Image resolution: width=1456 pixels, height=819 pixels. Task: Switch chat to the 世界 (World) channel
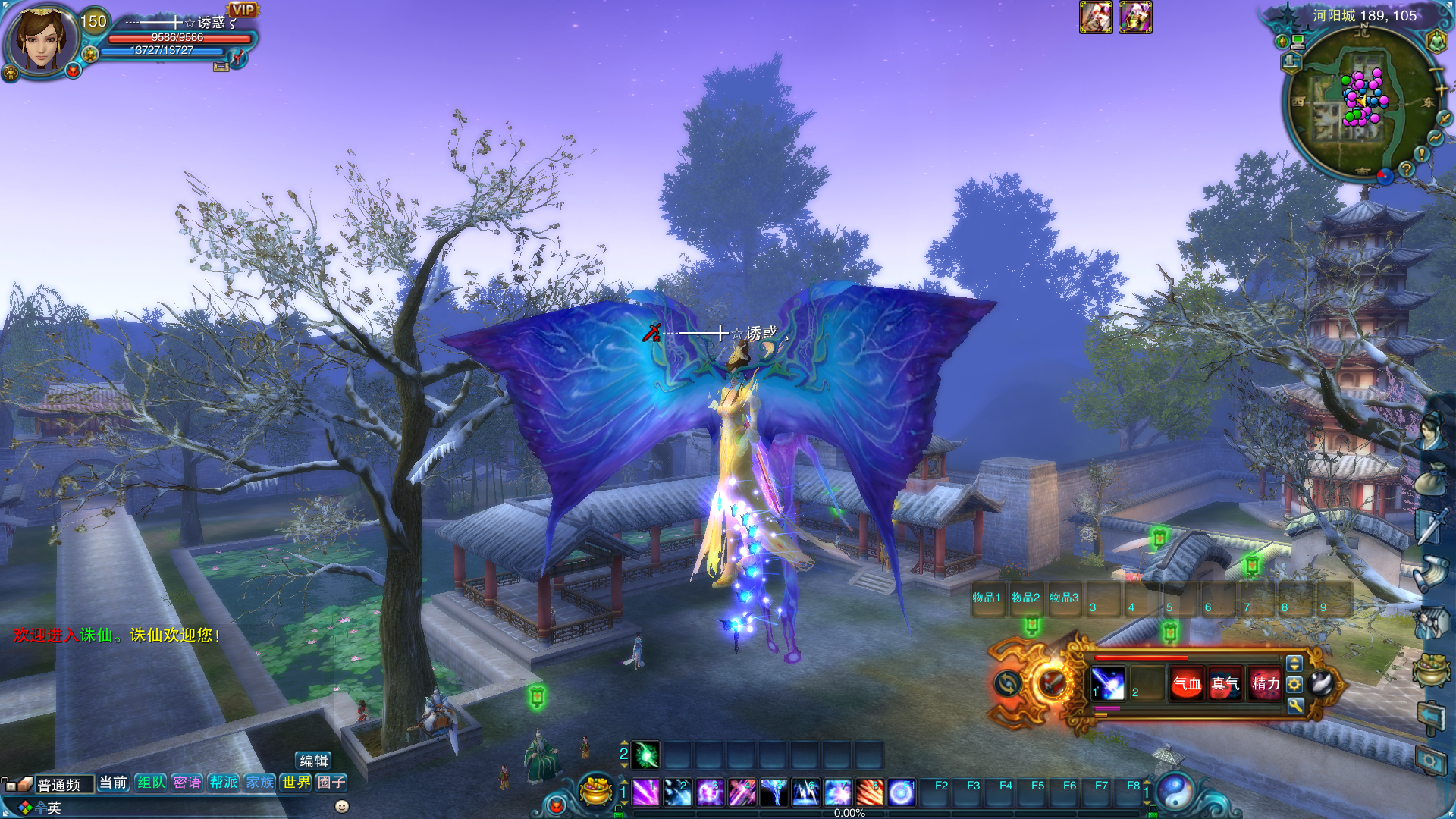tap(297, 782)
